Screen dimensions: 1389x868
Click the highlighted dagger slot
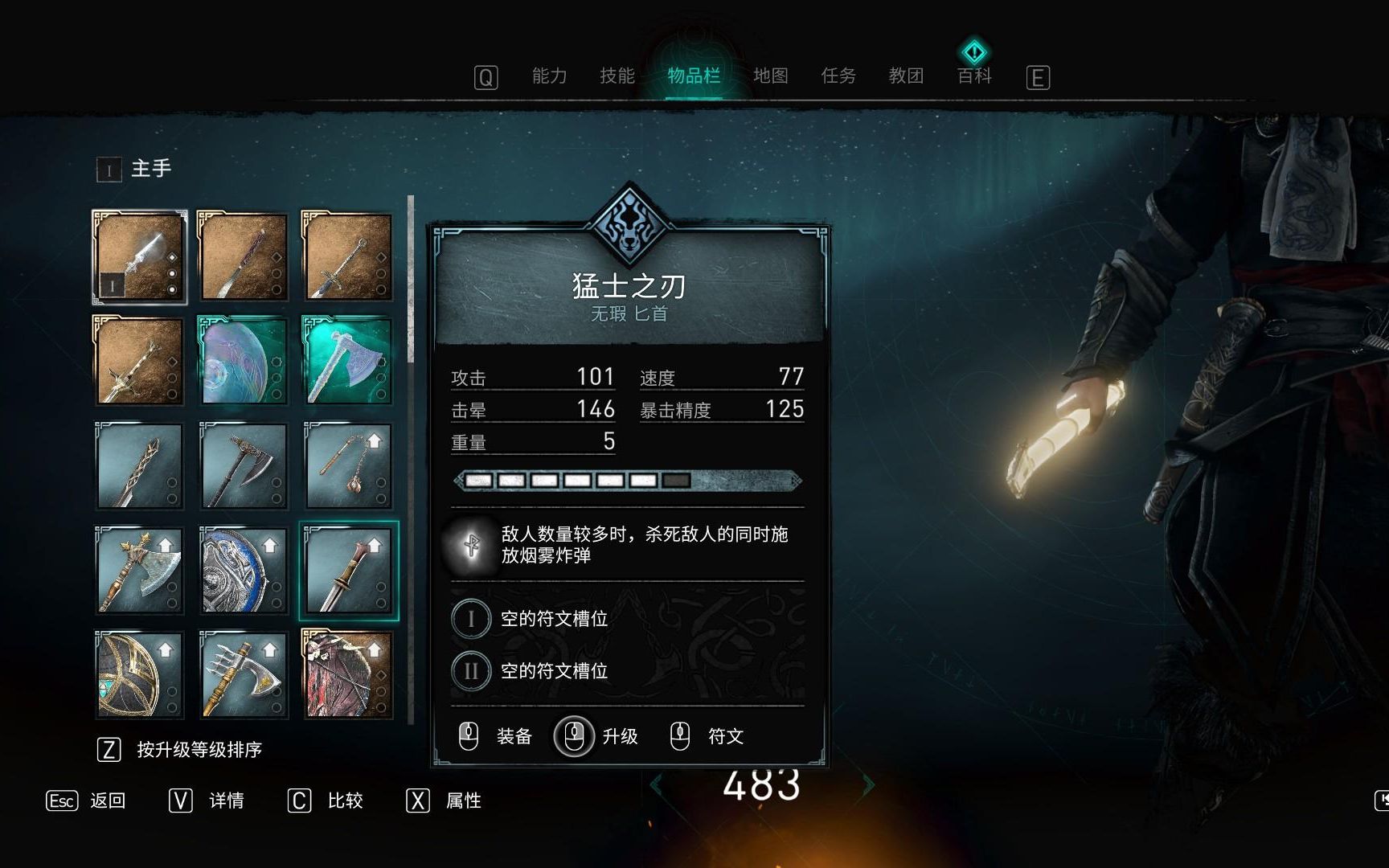[x=348, y=571]
